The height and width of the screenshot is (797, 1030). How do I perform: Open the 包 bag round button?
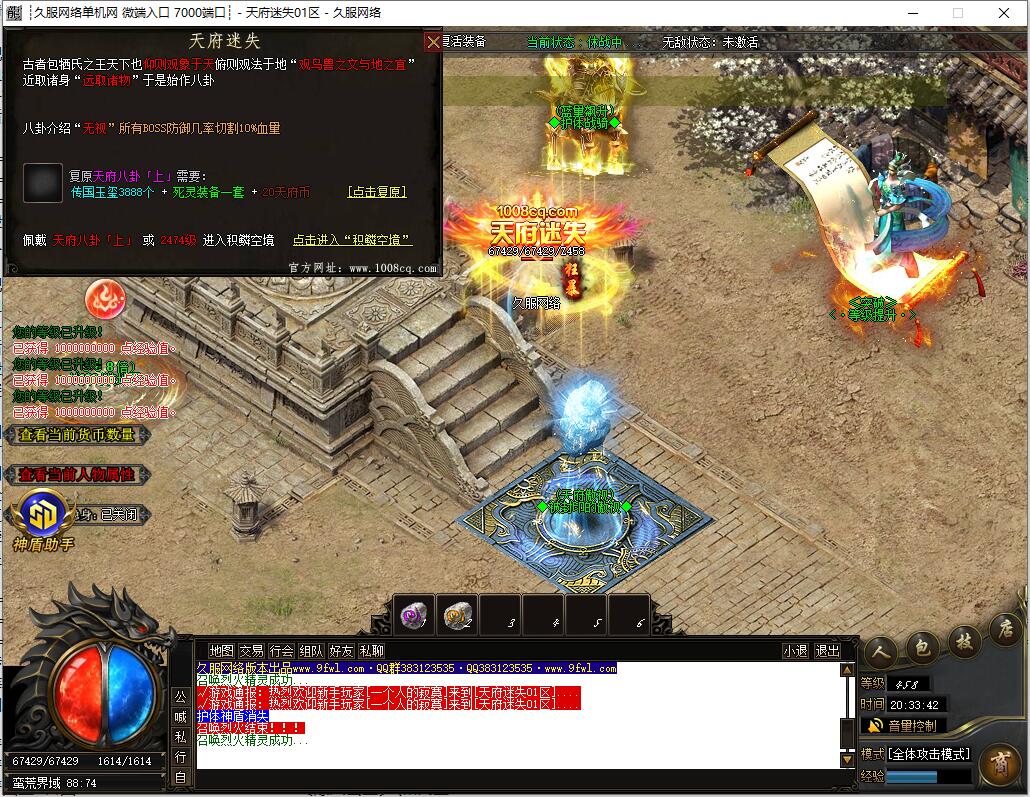922,647
